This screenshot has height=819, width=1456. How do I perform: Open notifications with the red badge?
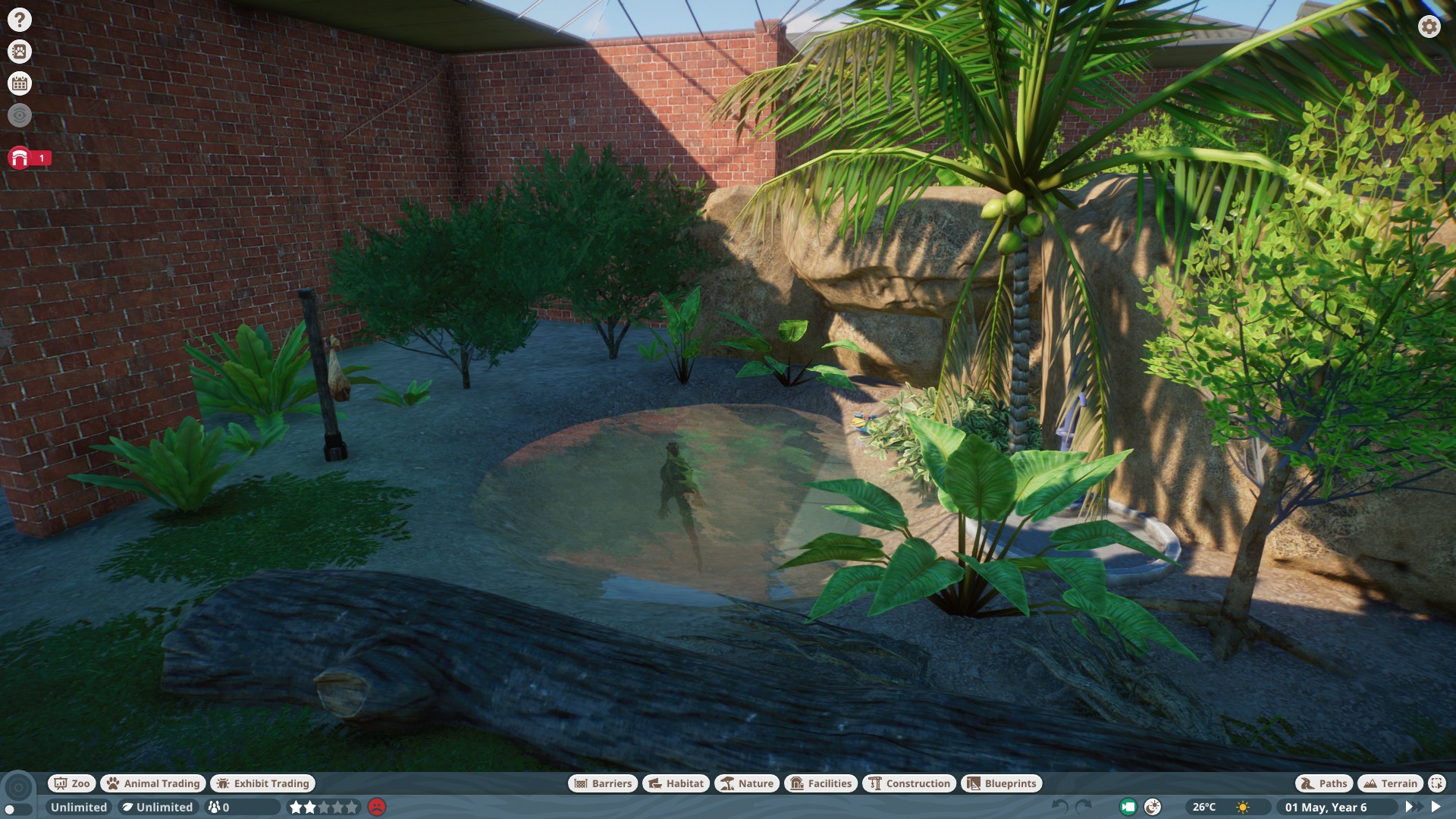(x=19, y=158)
